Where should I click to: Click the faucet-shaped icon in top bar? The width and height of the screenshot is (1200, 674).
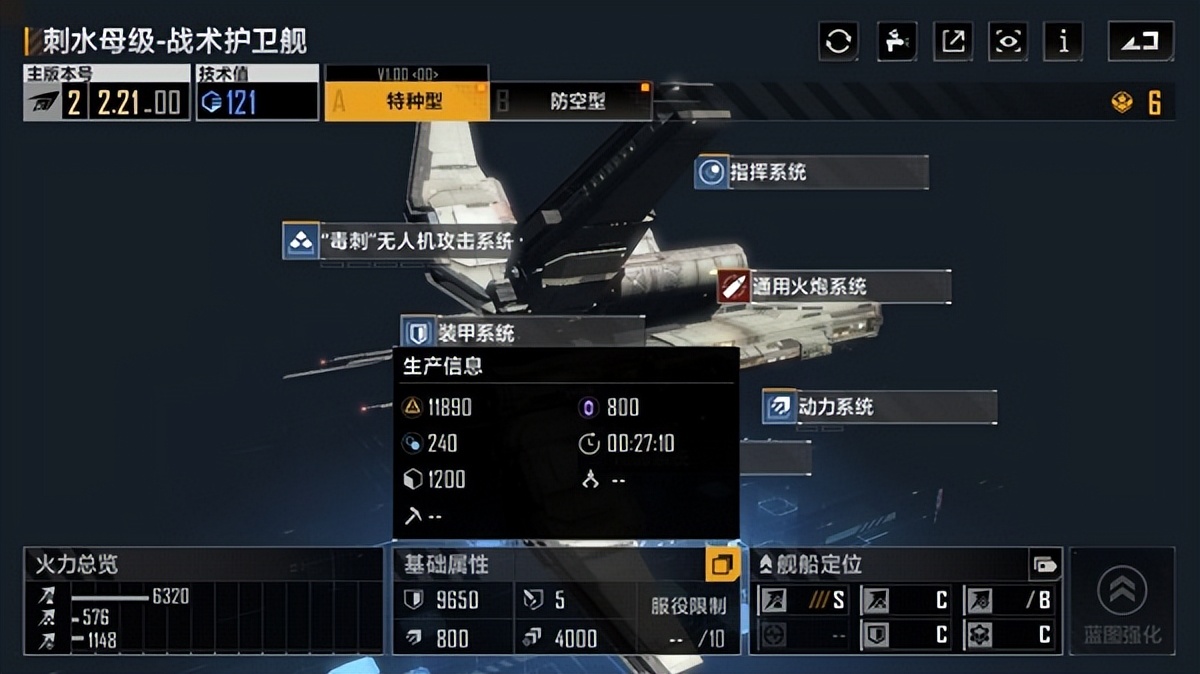pos(896,41)
